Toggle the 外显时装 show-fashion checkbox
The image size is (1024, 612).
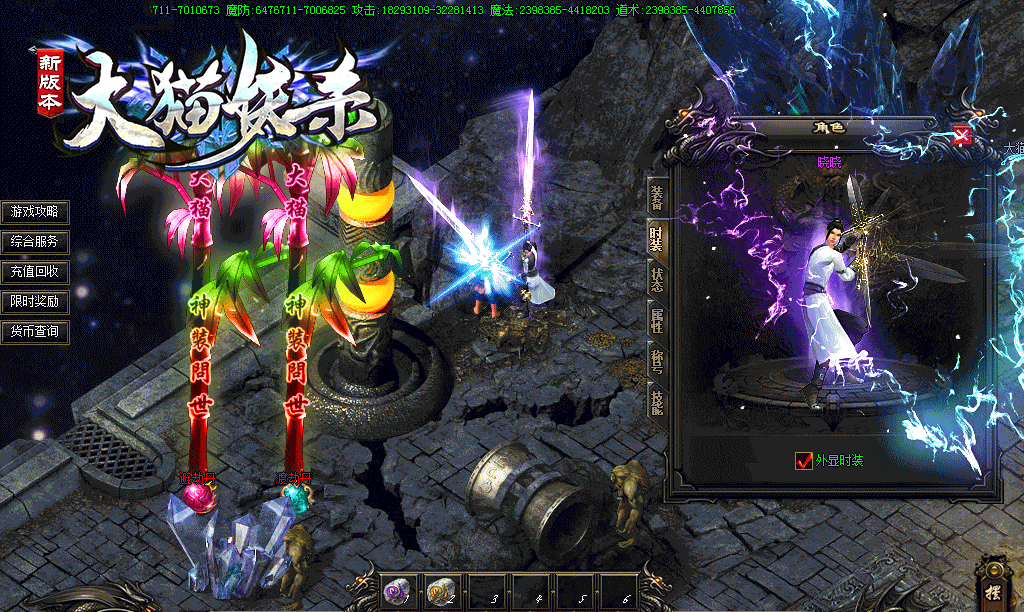tap(803, 461)
